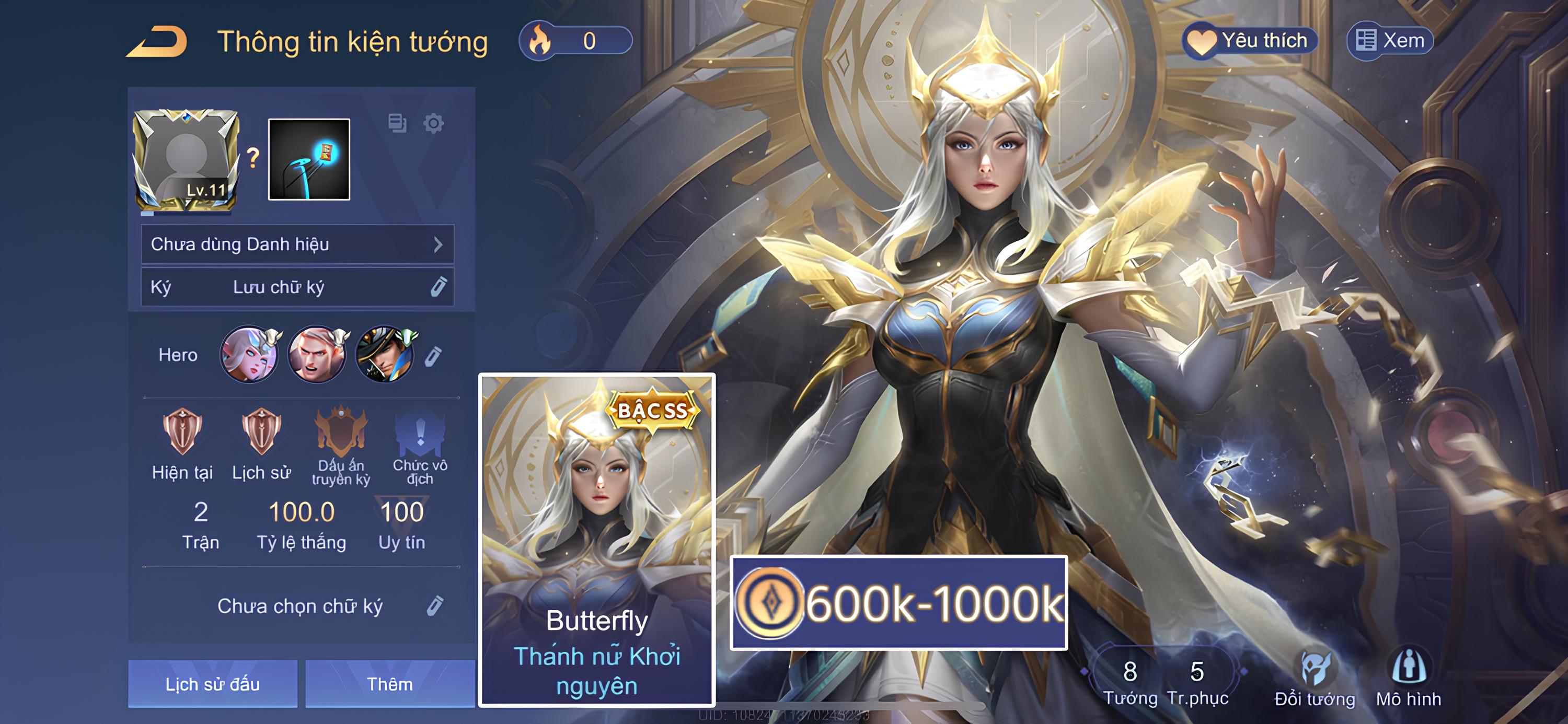The width and height of the screenshot is (1568, 724).
Task: Click the copy card icon beside the gear
Action: (x=397, y=123)
